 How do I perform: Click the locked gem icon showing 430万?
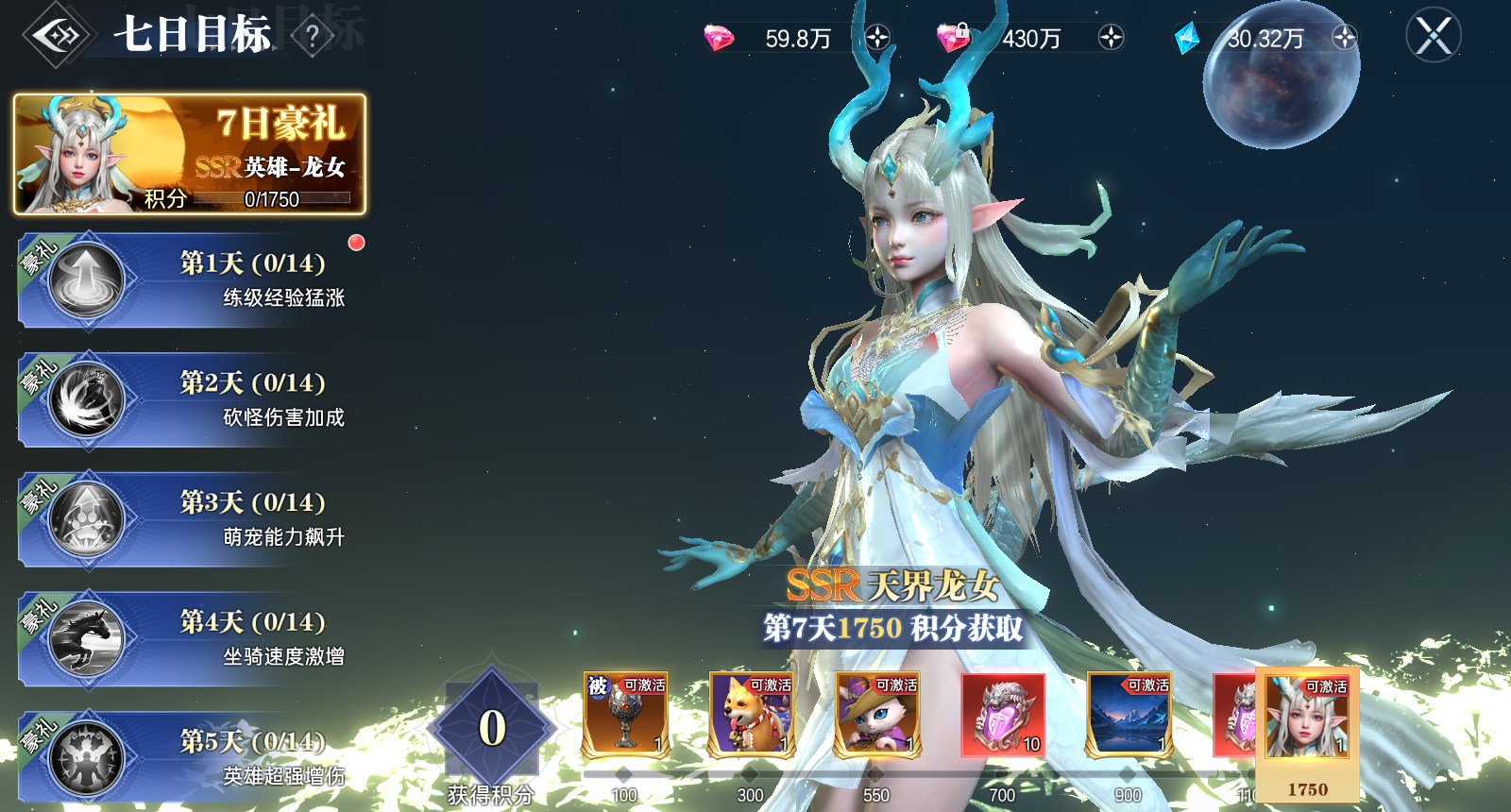tap(953, 35)
